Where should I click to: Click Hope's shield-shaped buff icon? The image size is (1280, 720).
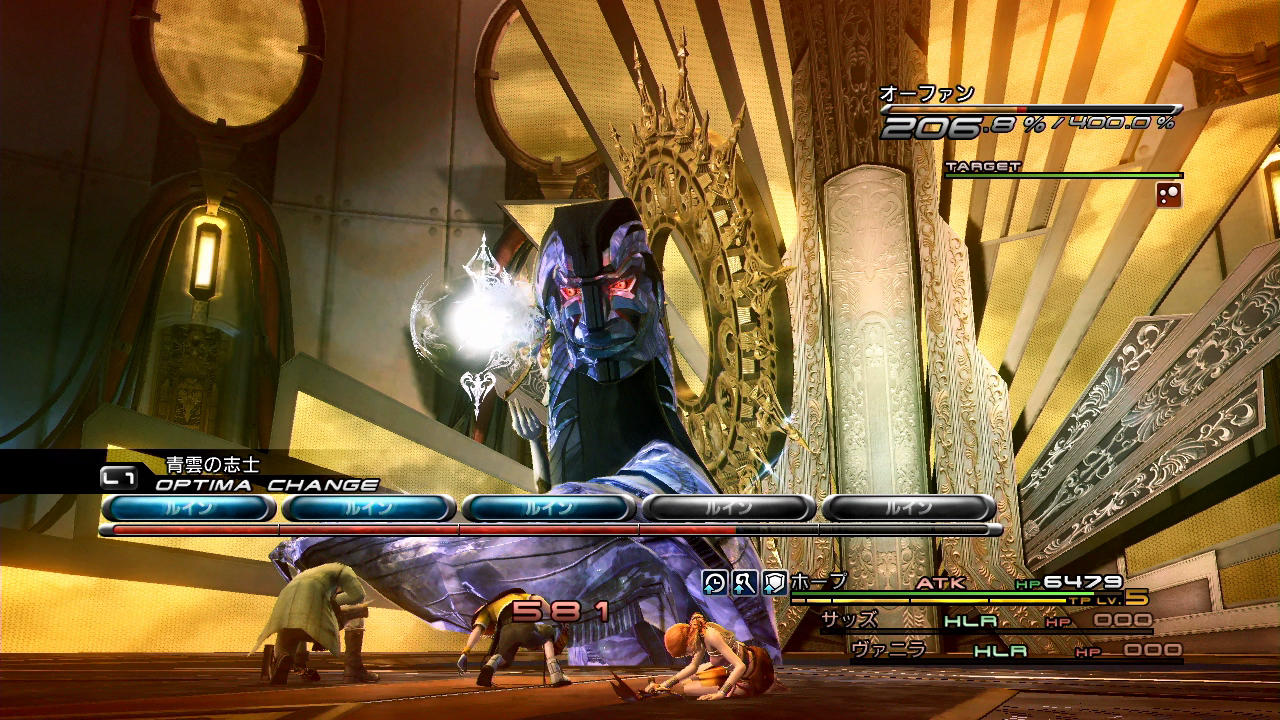click(x=775, y=583)
